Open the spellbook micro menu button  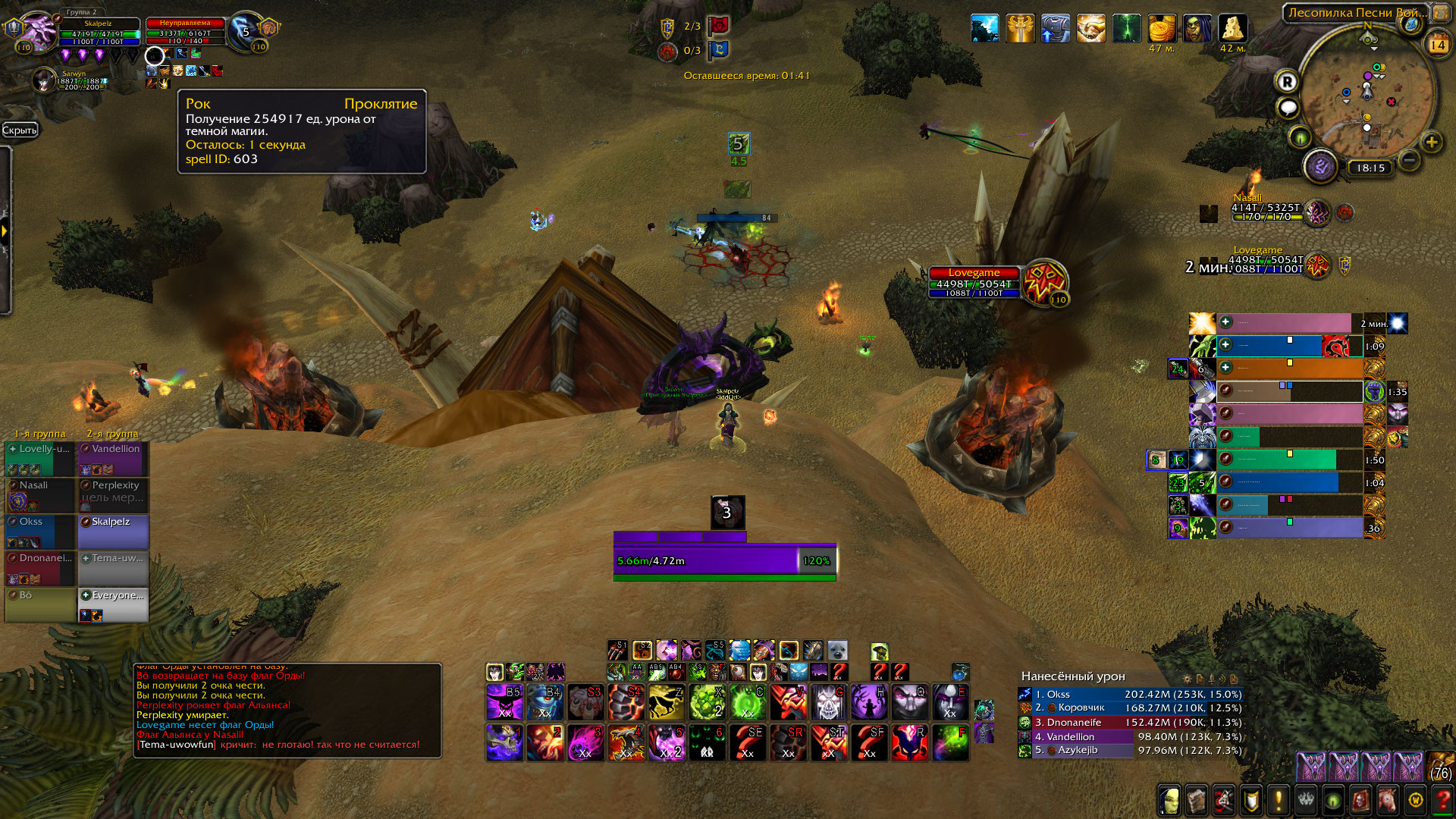point(1196,799)
